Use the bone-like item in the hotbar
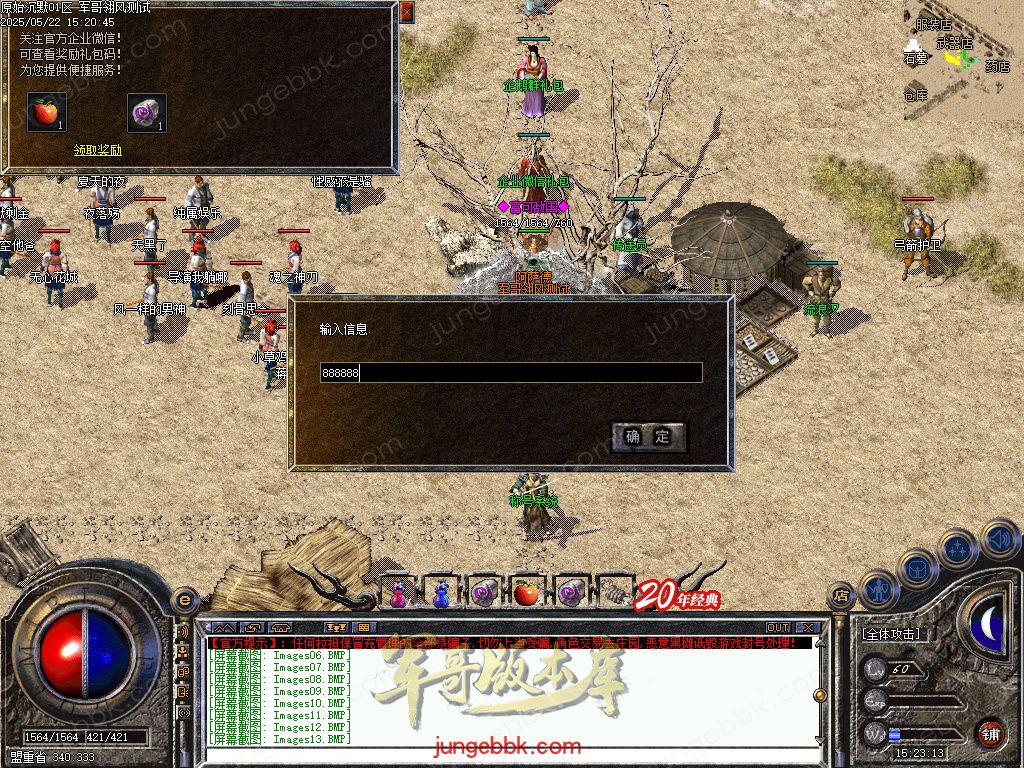Image resolution: width=1024 pixels, height=768 pixels. click(x=611, y=594)
